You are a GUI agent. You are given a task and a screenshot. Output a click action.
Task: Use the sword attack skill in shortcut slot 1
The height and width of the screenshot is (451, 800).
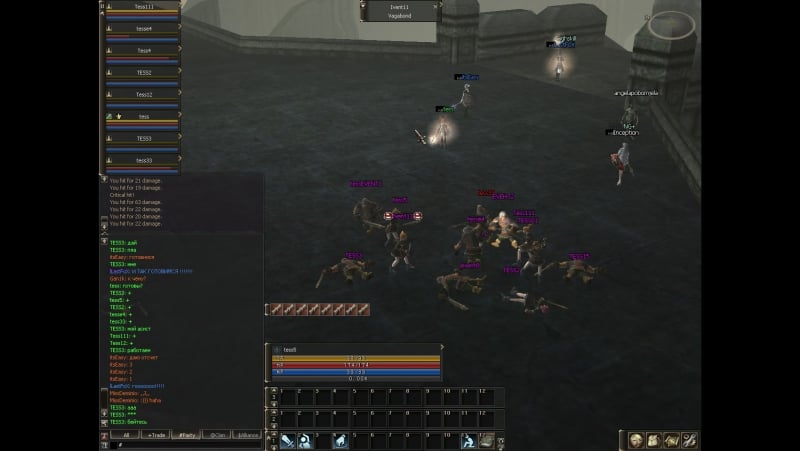[287, 441]
